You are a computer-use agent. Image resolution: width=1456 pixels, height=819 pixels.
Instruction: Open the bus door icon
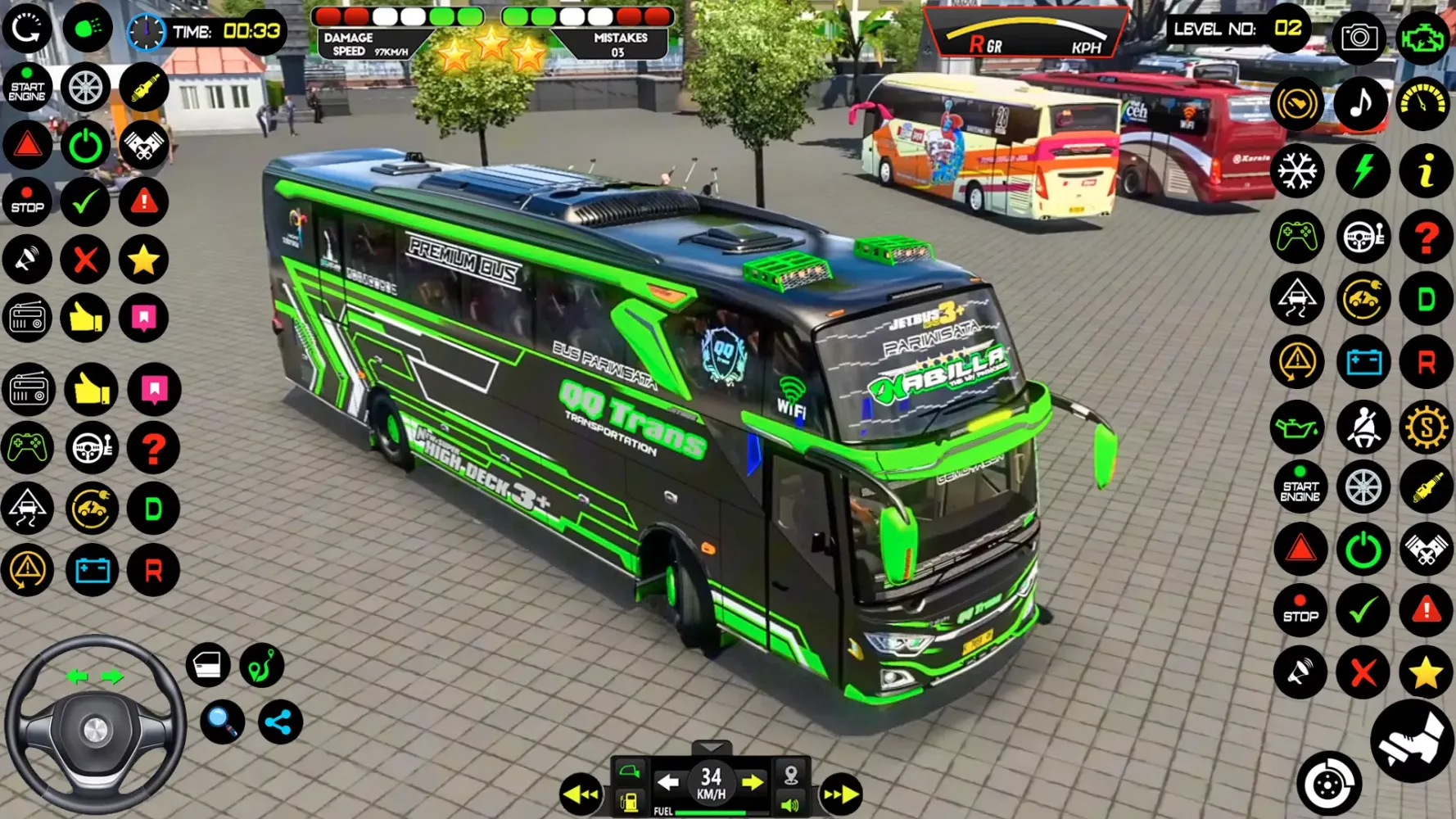pos(208,664)
